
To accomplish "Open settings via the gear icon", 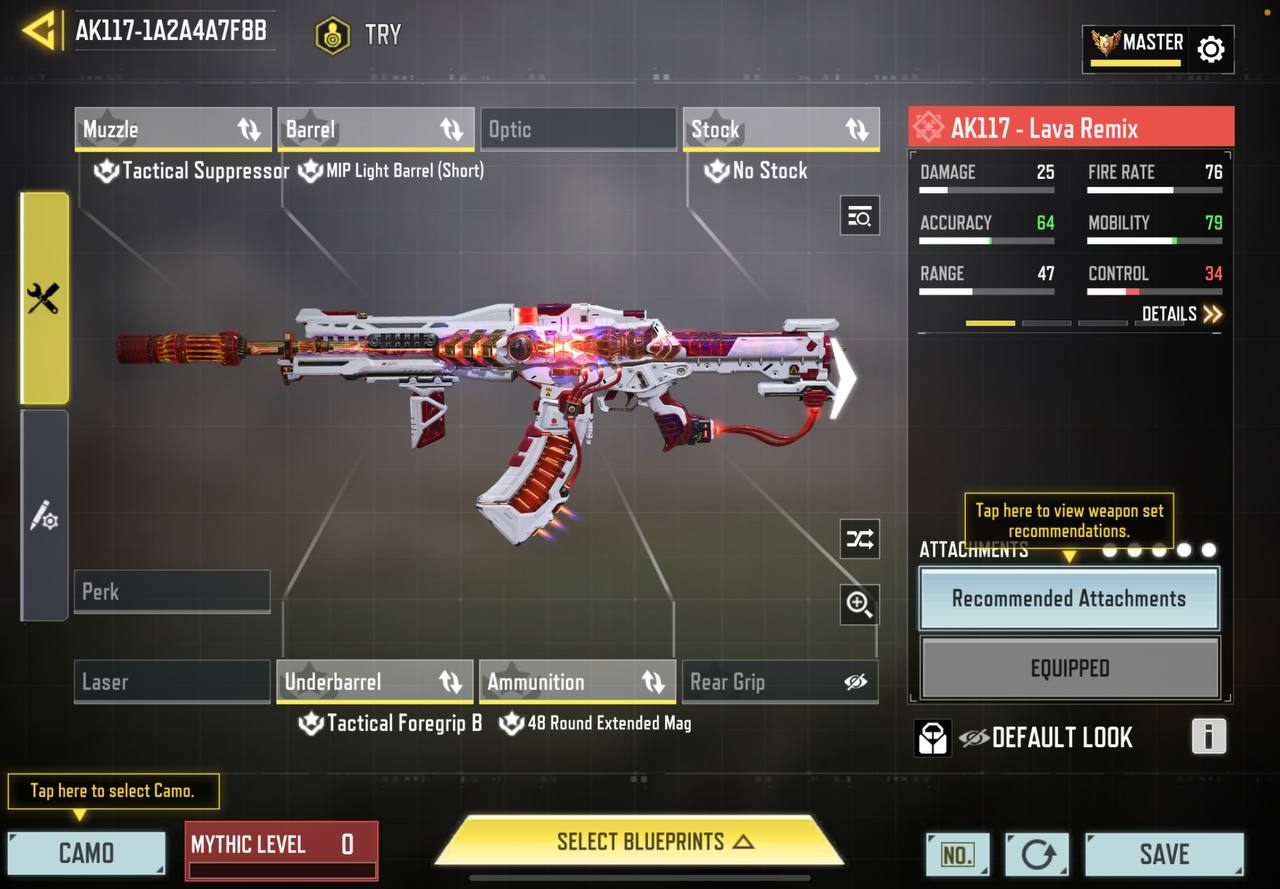I will coord(1210,49).
